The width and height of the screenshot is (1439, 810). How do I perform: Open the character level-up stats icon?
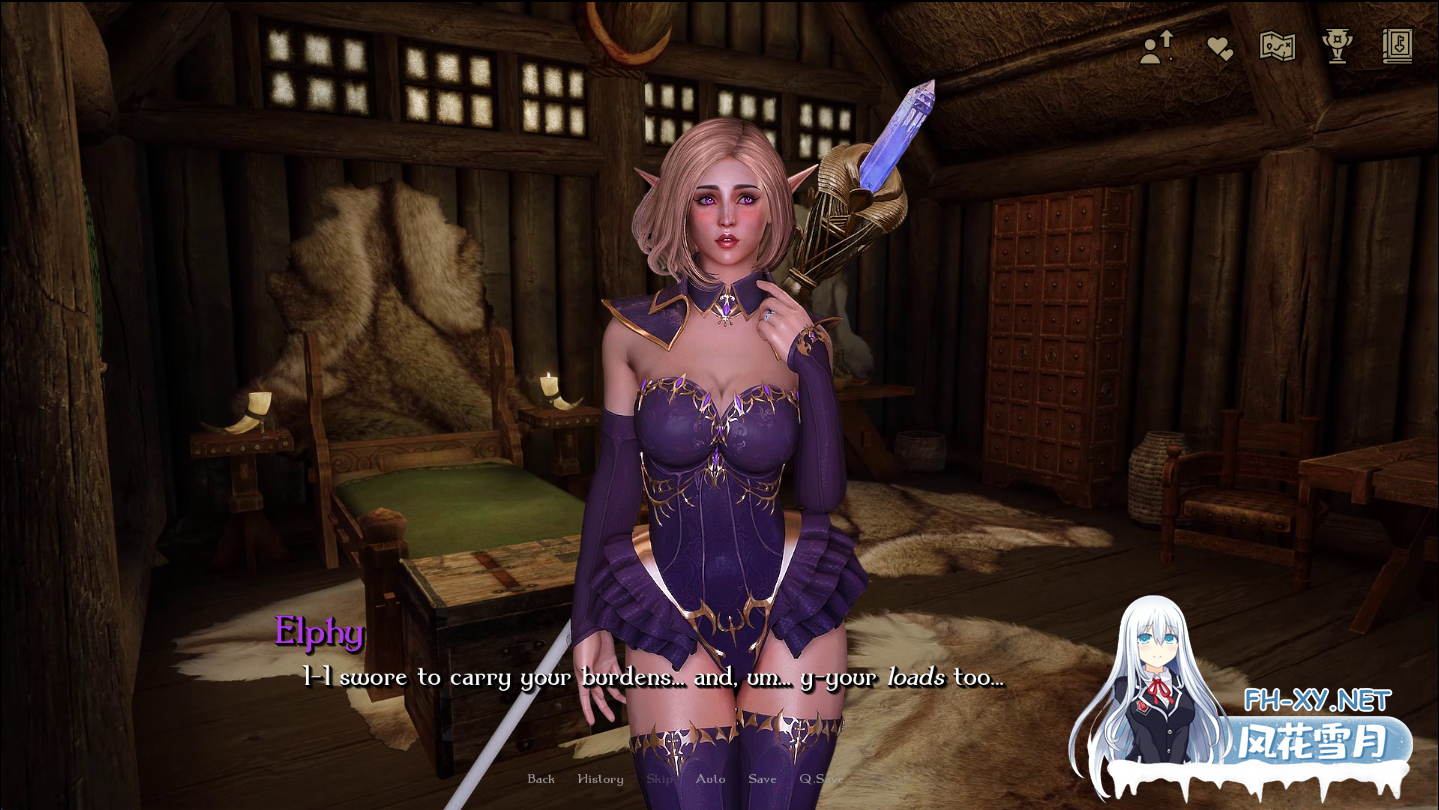click(x=1156, y=47)
